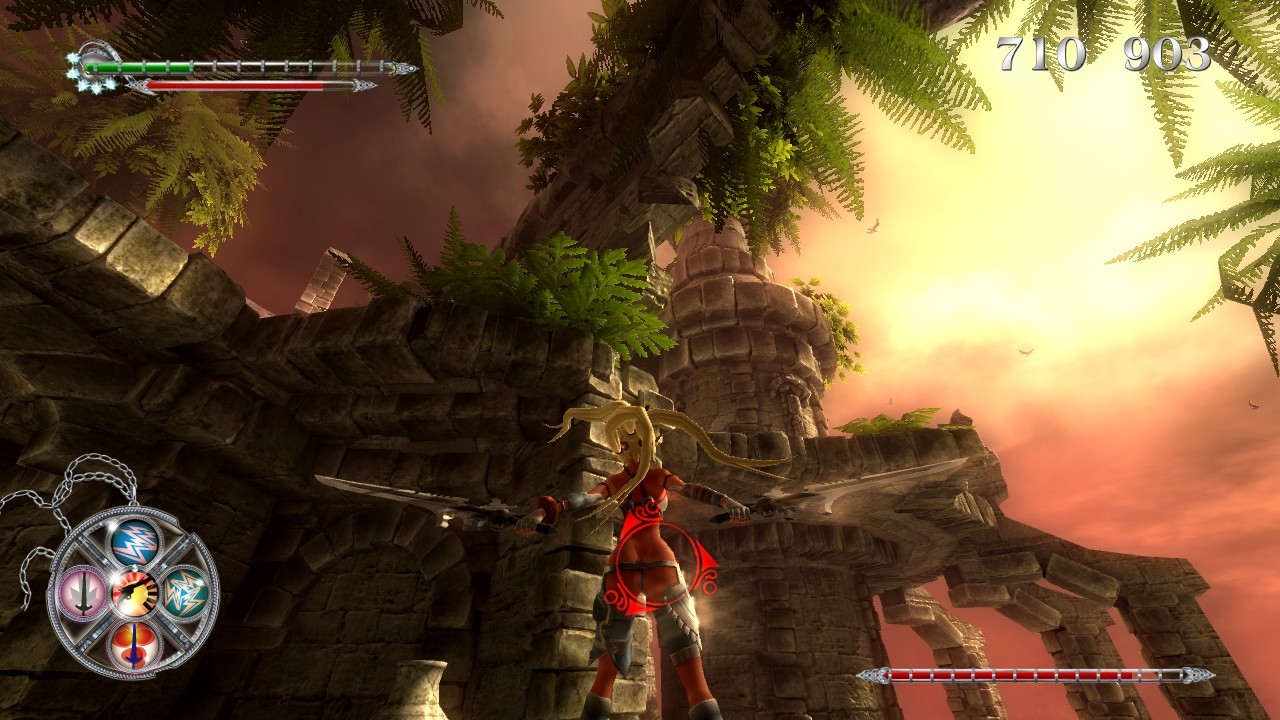Select the blue lightning bolt ability on the amulet
Screen dimensions: 1280x720
pyautogui.click(x=135, y=542)
